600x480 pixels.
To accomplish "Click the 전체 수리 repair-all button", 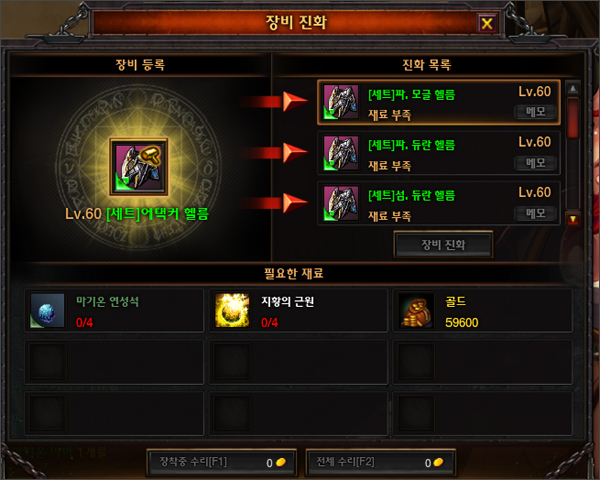I will tap(378, 462).
